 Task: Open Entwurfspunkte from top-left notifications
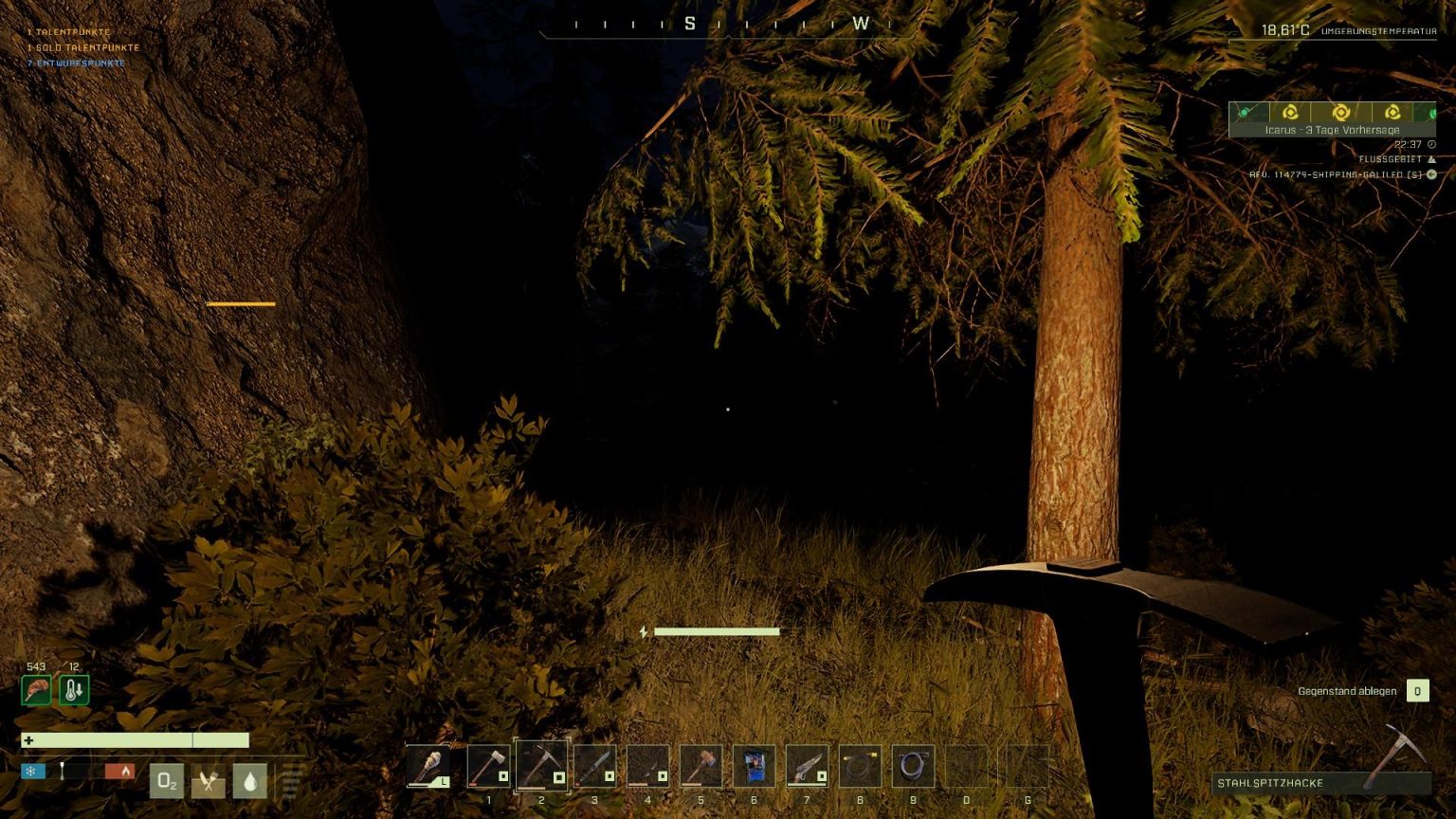pos(75,63)
